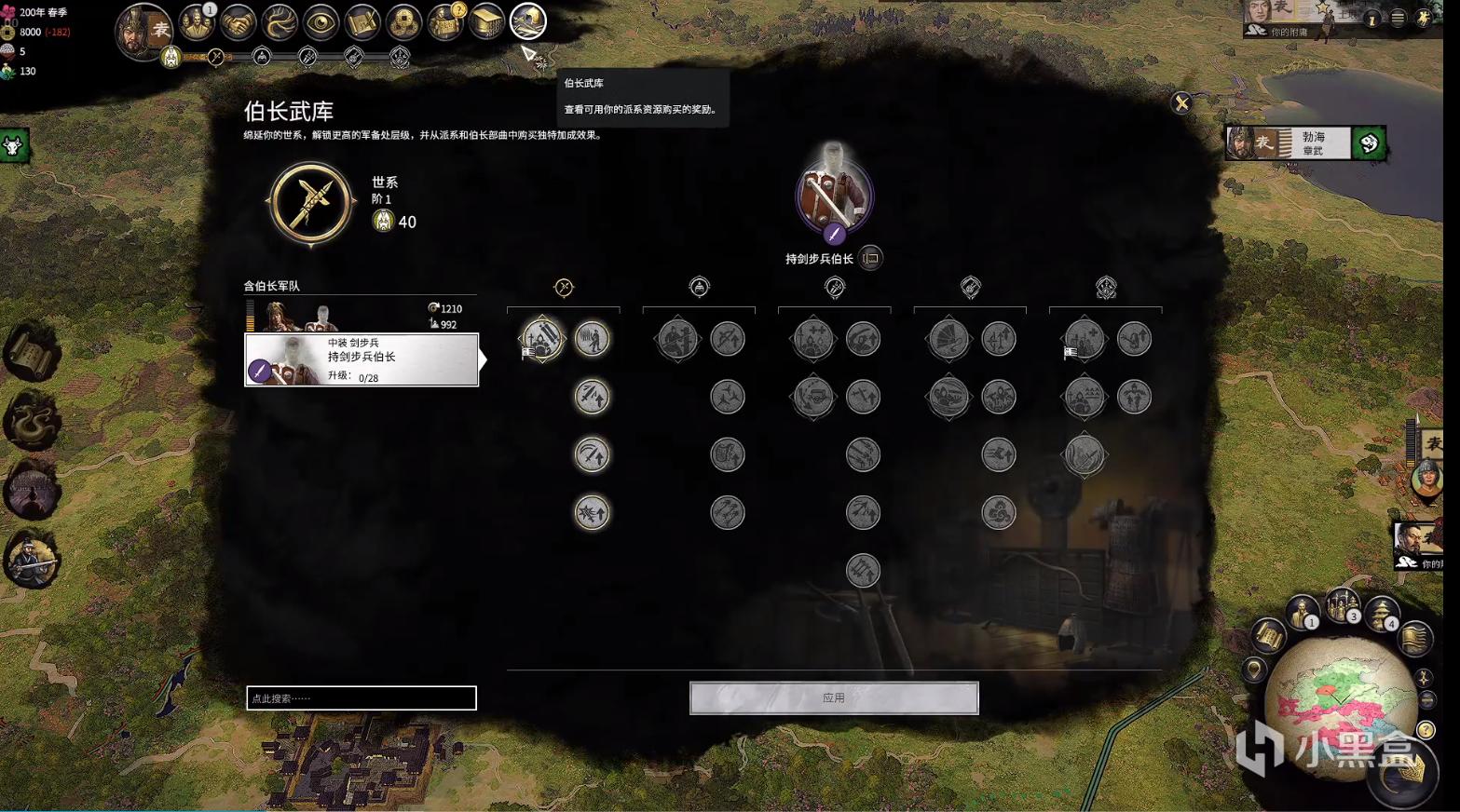Close the Captain Armory panel
Screen dimensions: 1460x812
pos(1181,102)
